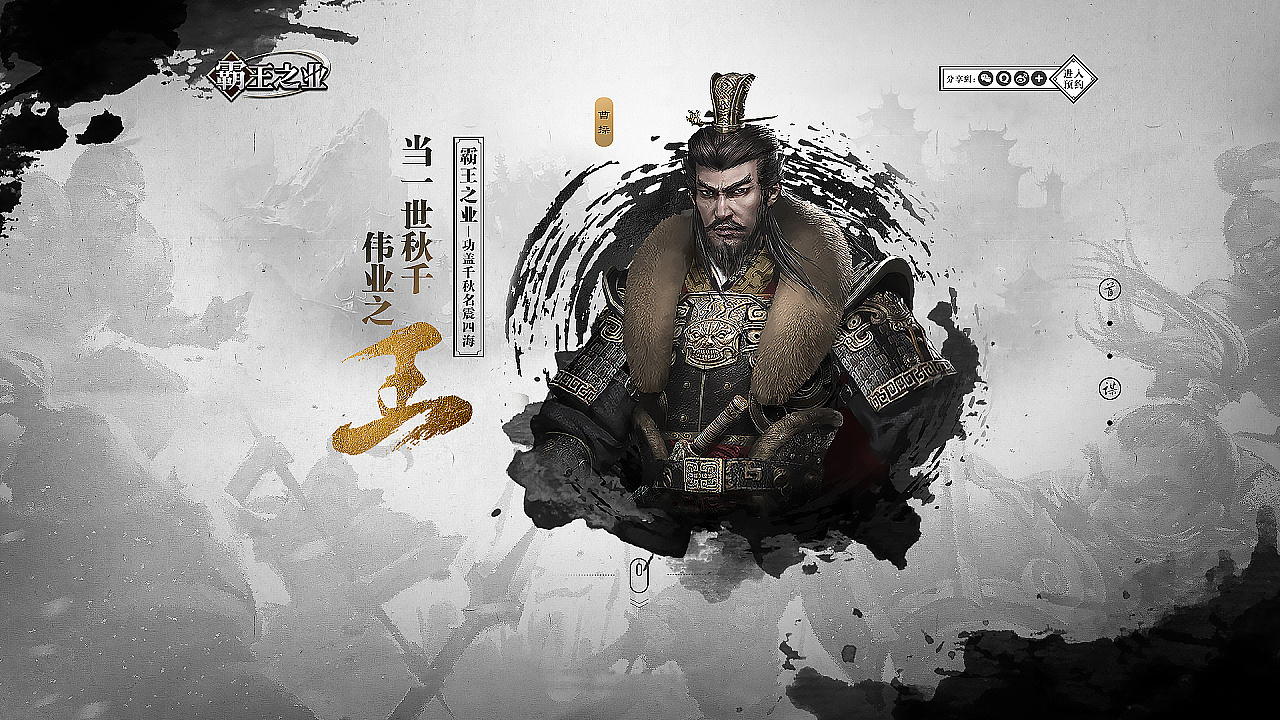Image resolution: width=1280 pixels, height=720 pixels.
Task: Select the second navigation dot on the right
Action: [x=1109, y=356]
